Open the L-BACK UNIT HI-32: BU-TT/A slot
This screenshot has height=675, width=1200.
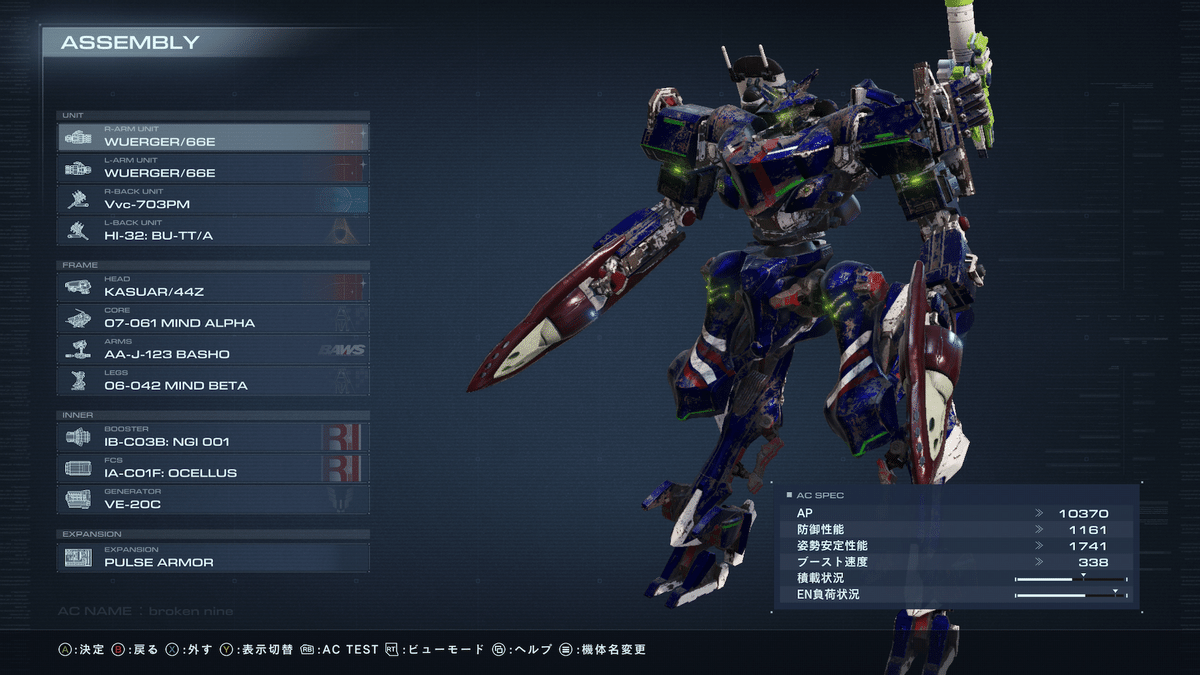213,230
